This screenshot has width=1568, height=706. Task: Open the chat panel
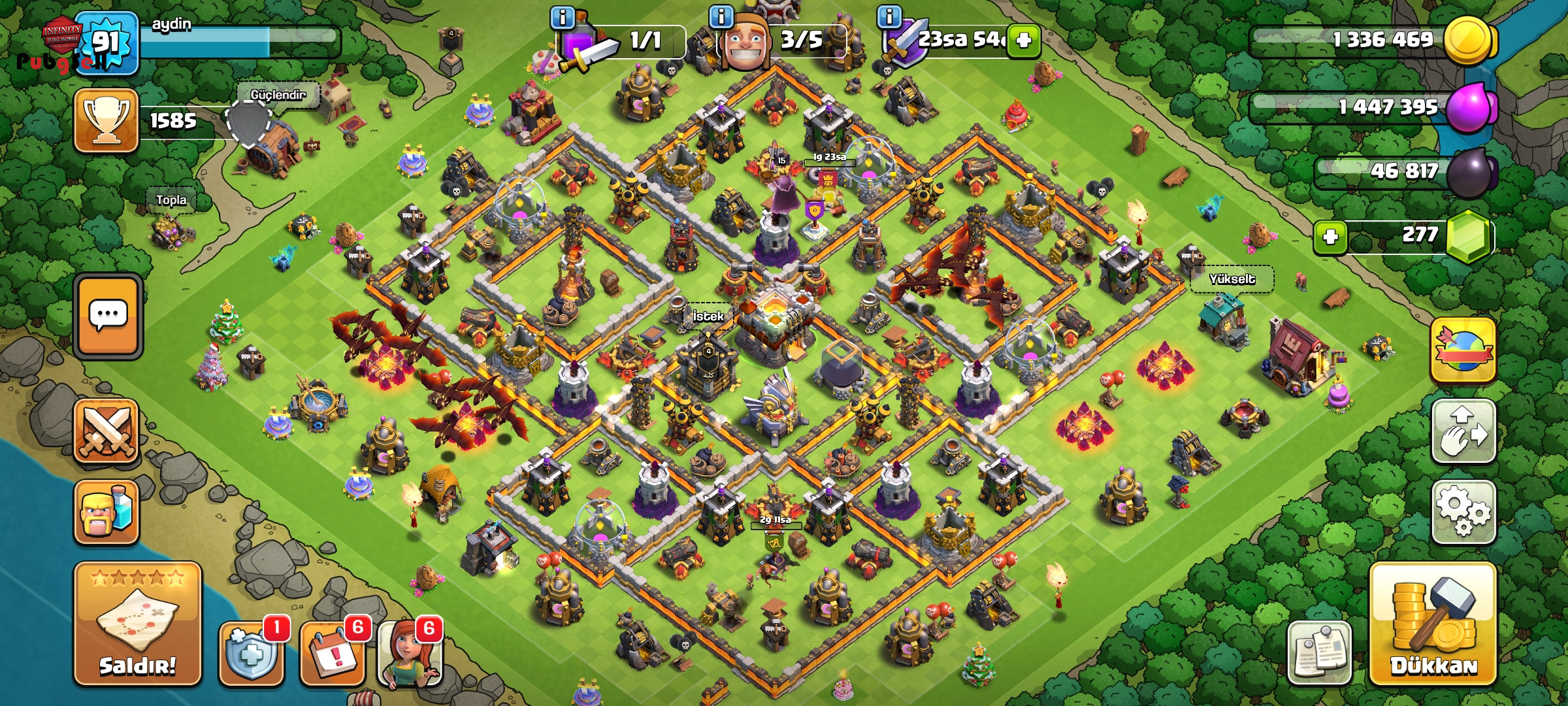[x=108, y=316]
